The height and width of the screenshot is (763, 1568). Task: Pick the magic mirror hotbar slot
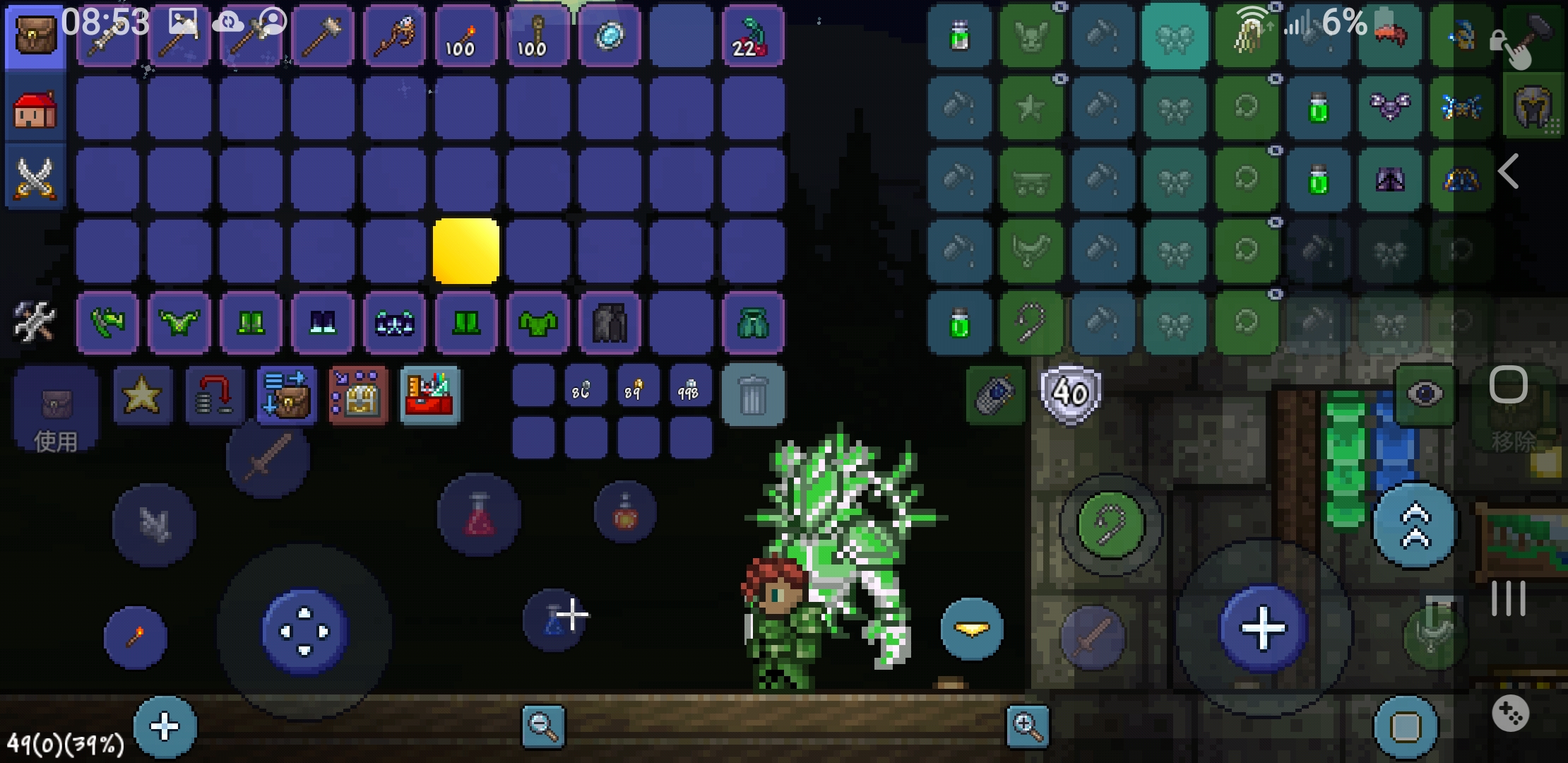[610, 37]
